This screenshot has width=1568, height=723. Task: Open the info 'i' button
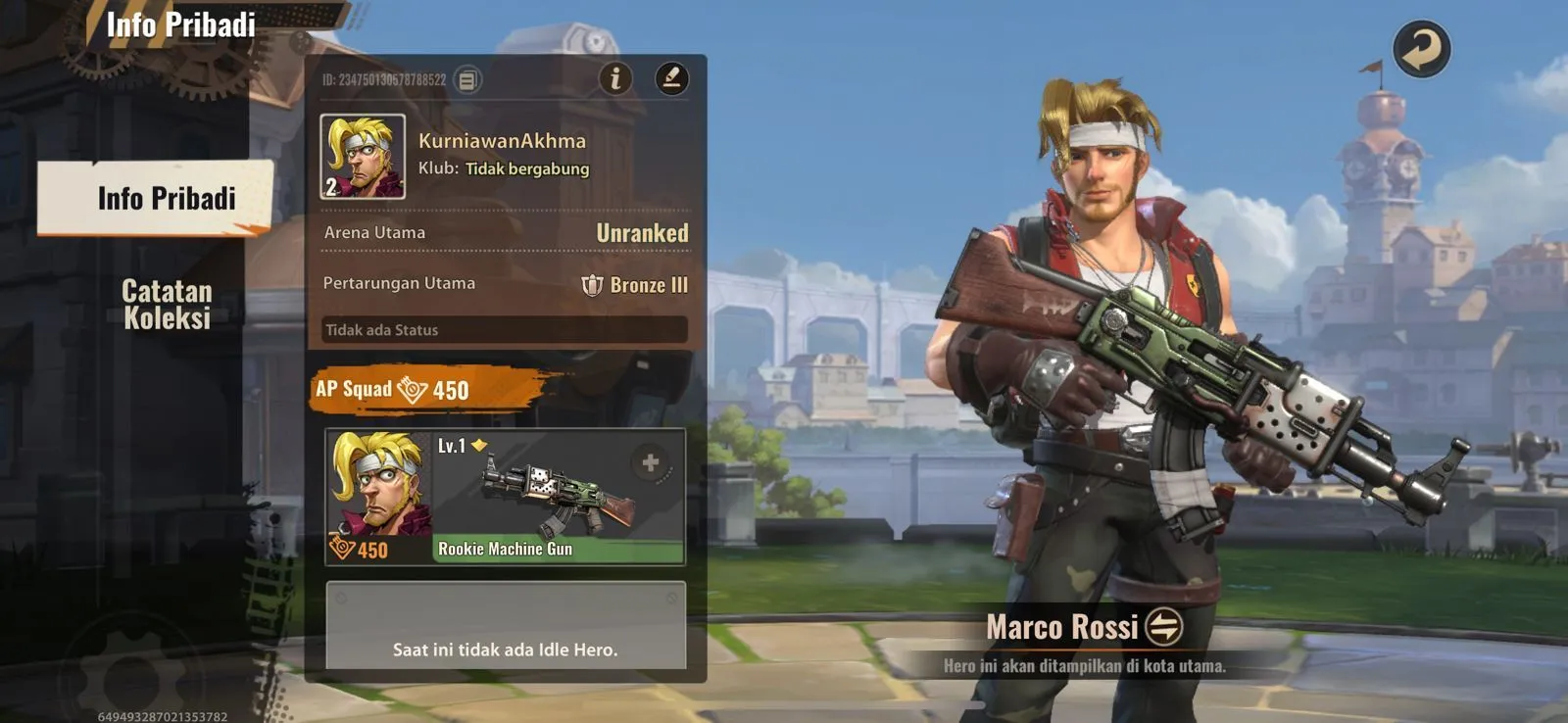click(615, 78)
